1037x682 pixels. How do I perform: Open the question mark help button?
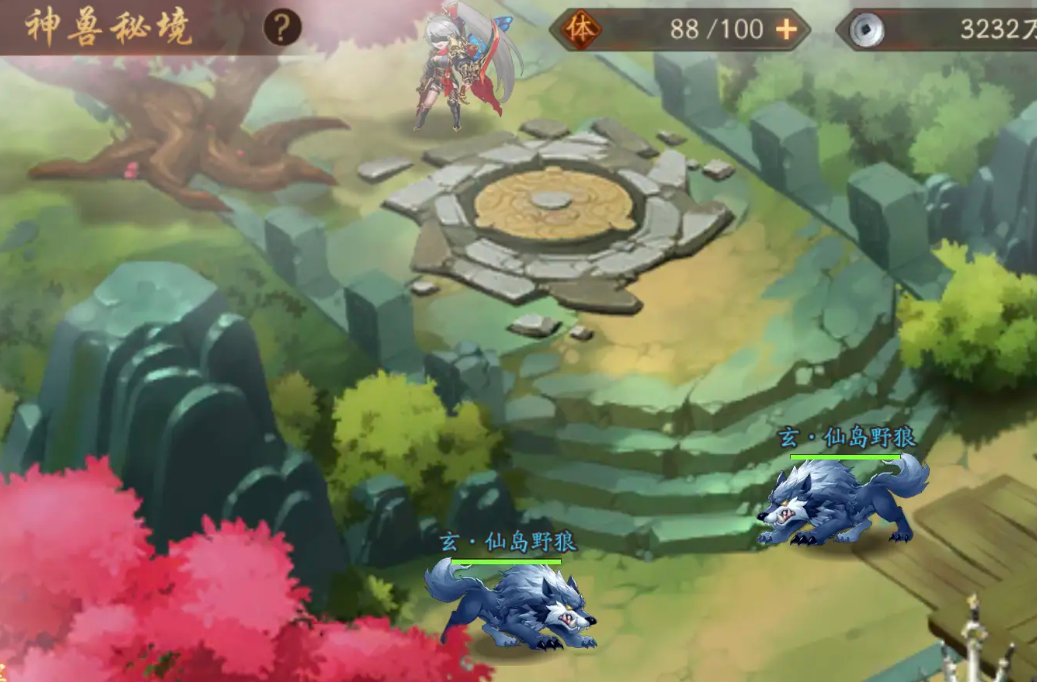282,28
